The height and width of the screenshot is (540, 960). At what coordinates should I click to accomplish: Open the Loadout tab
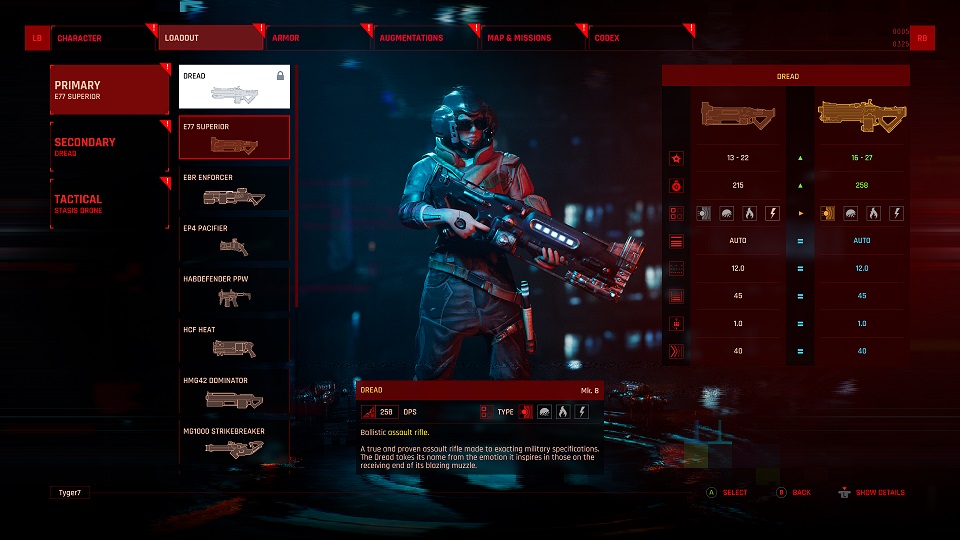point(210,38)
